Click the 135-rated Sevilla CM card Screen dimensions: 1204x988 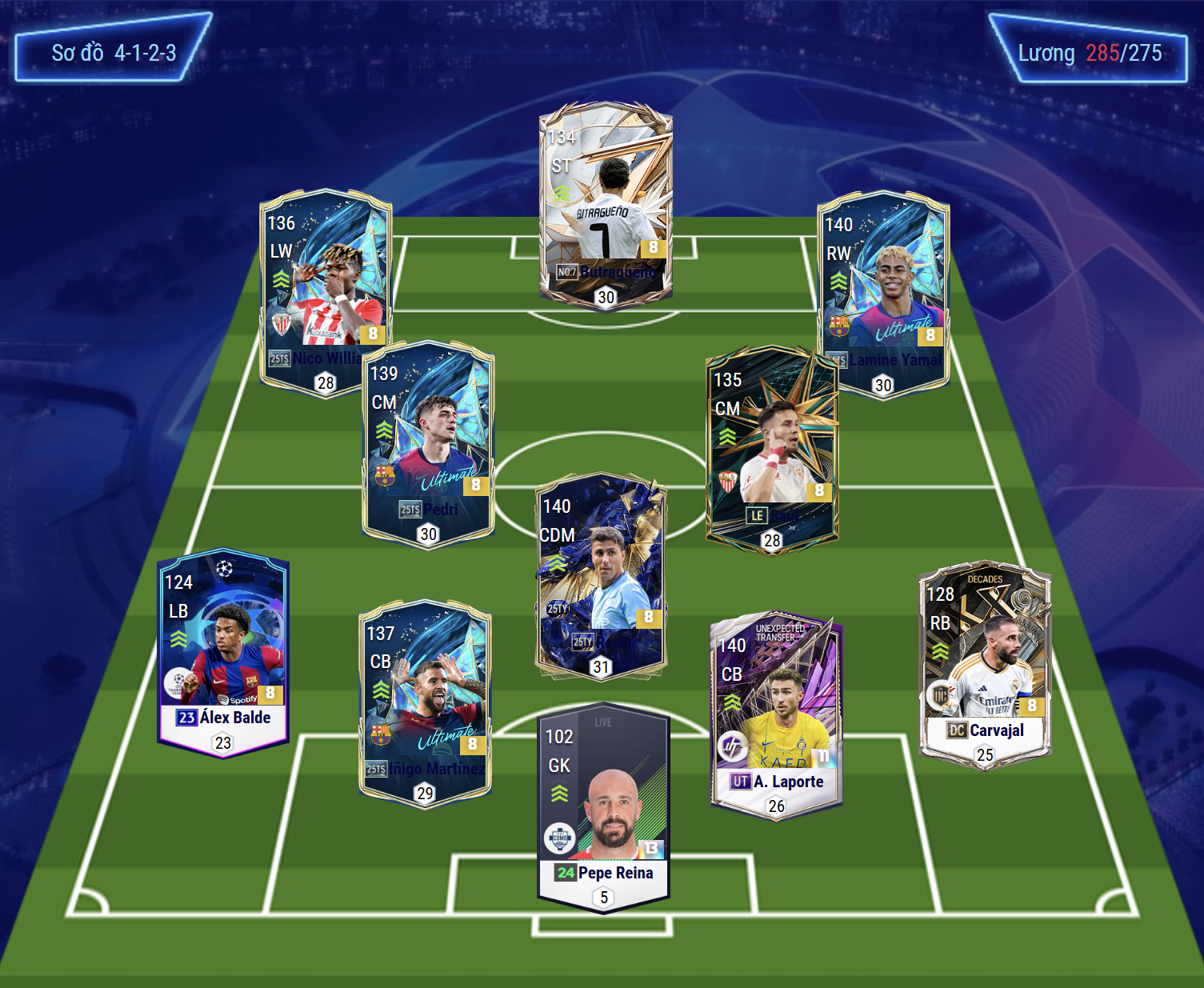coord(772,448)
